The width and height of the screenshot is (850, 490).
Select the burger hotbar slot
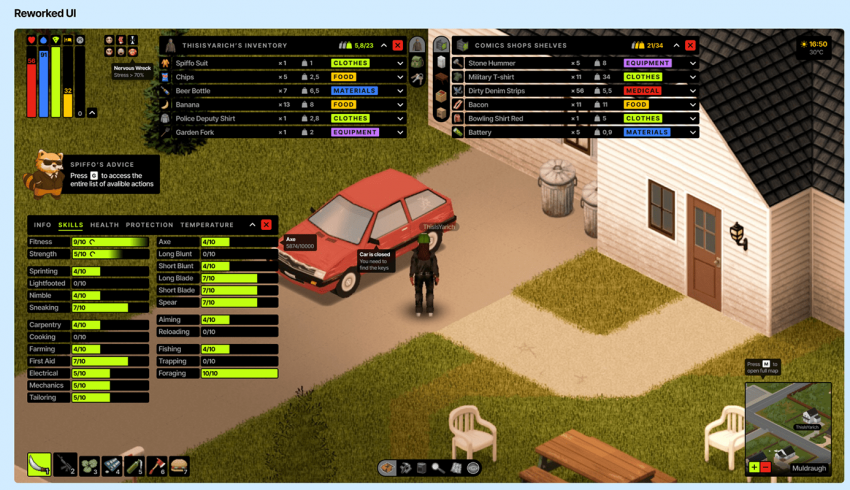[179, 465]
